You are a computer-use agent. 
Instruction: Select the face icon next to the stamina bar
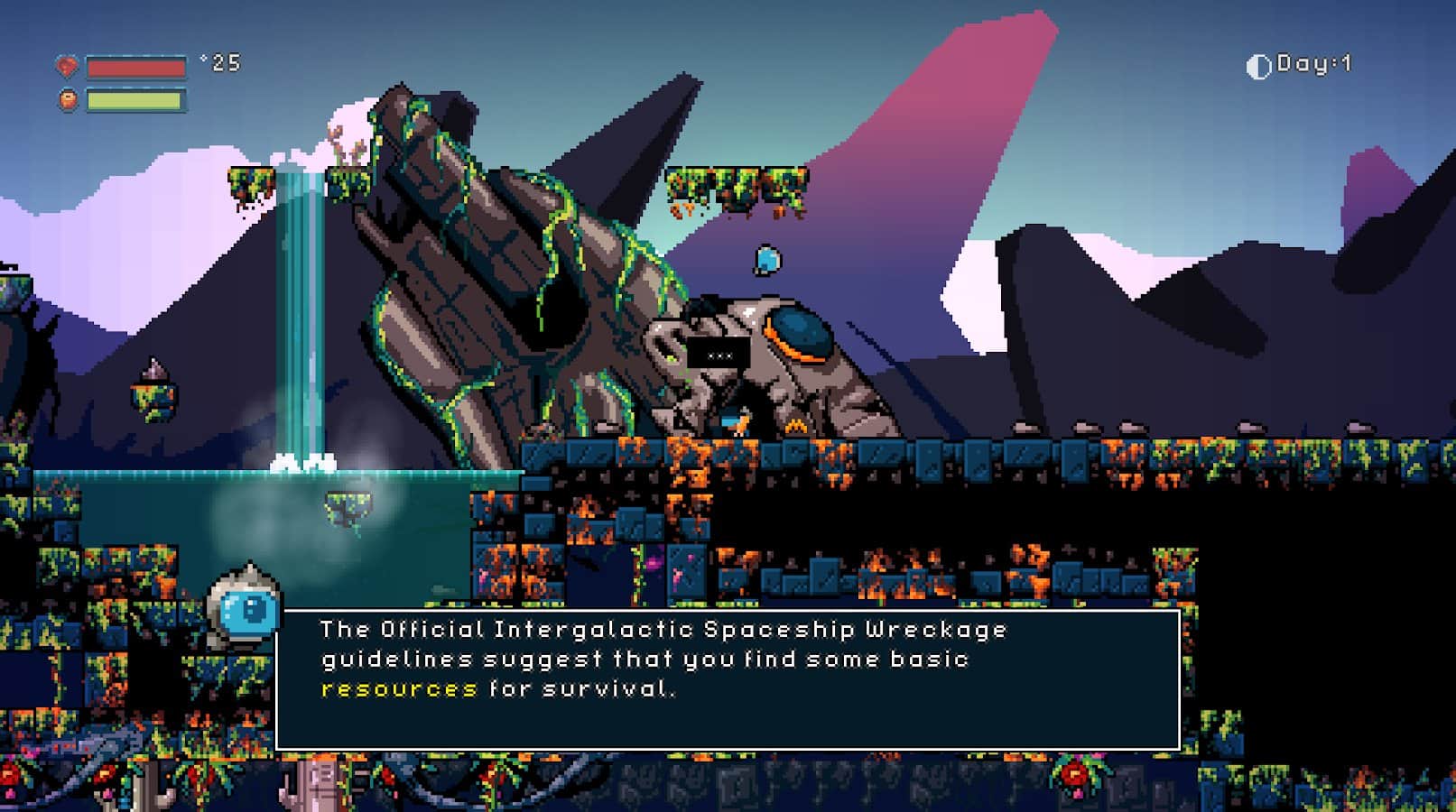[x=68, y=99]
